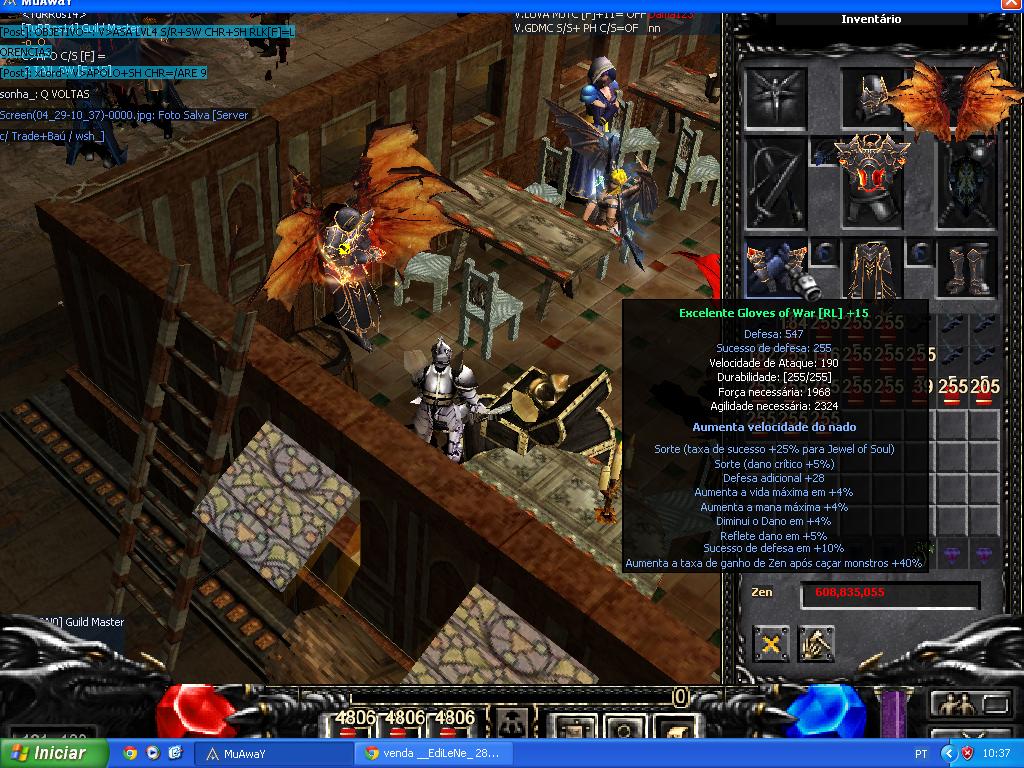The width and height of the screenshot is (1024, 768).
Task: Select the equipped helmet slot
Action: click(x=871, y=96)
